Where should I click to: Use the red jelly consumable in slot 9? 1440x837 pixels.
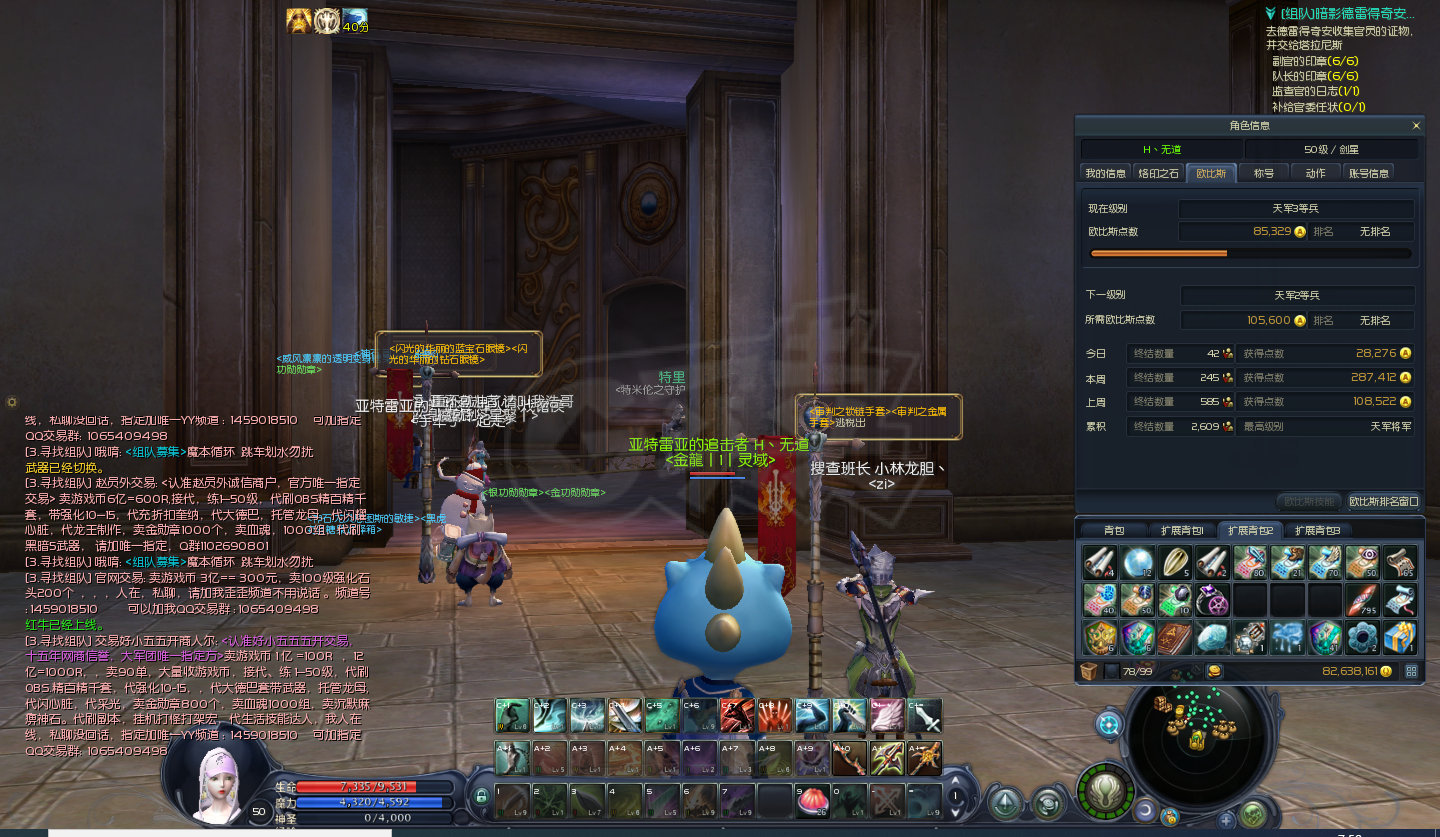tap(810, 800)
